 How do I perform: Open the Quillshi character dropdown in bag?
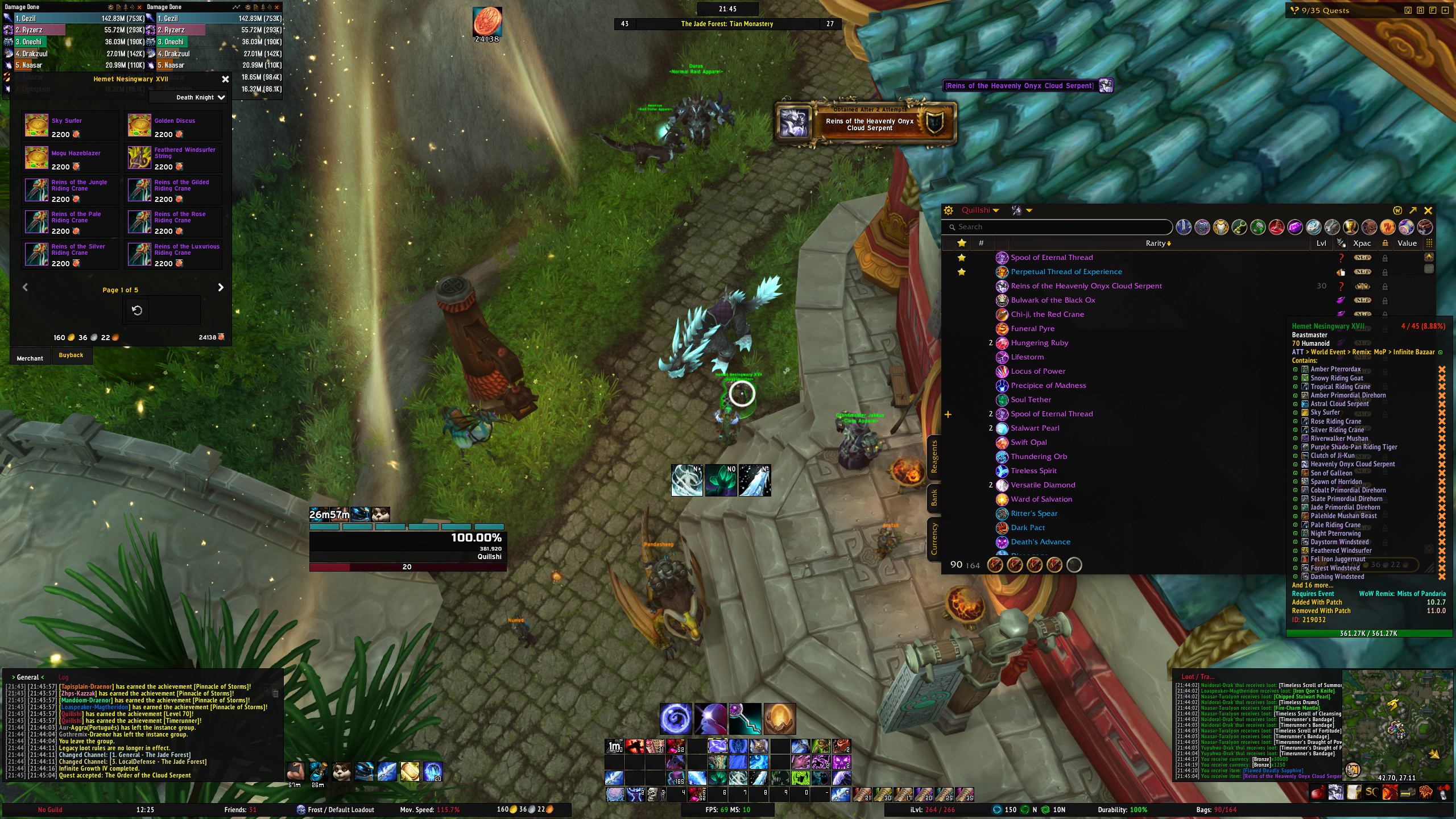979,210
